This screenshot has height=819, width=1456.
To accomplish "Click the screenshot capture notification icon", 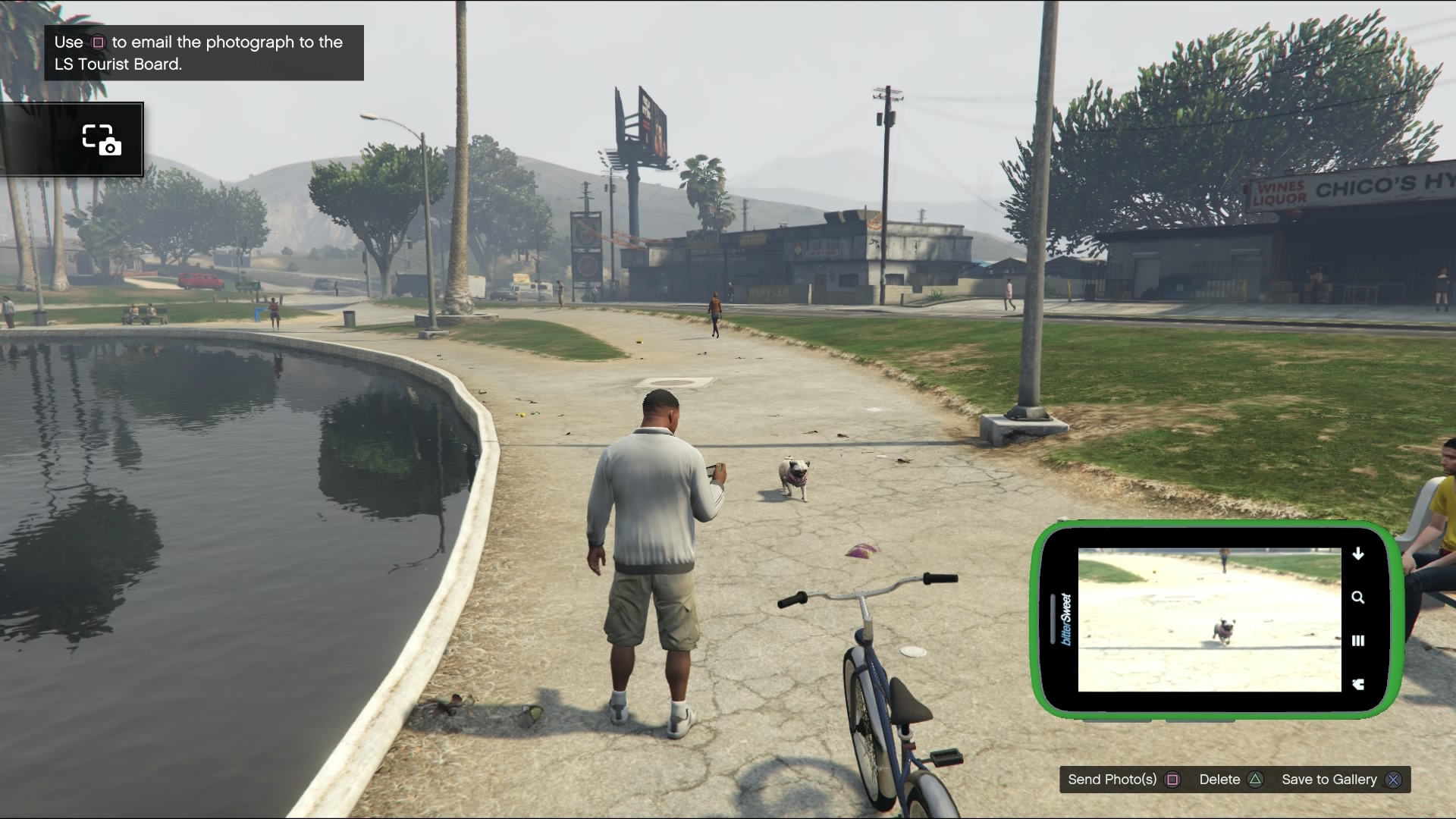I will [101, 140].
